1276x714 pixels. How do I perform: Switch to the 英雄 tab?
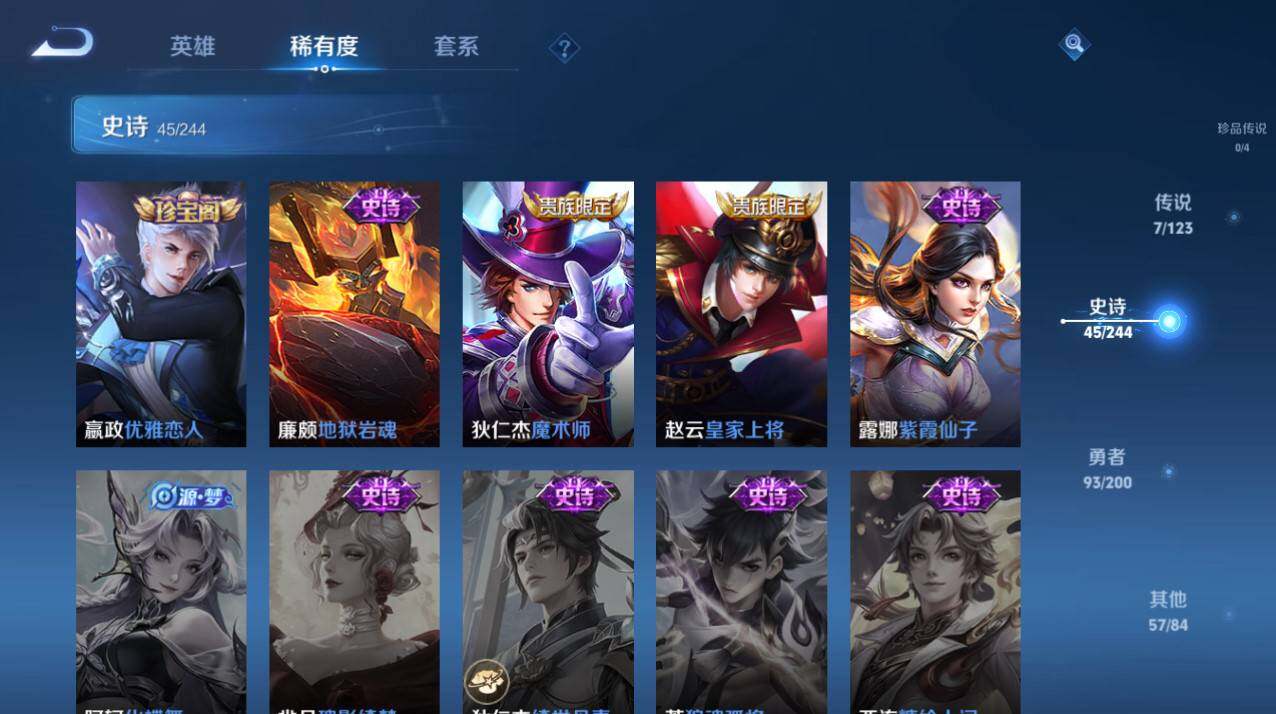point(192,46)
